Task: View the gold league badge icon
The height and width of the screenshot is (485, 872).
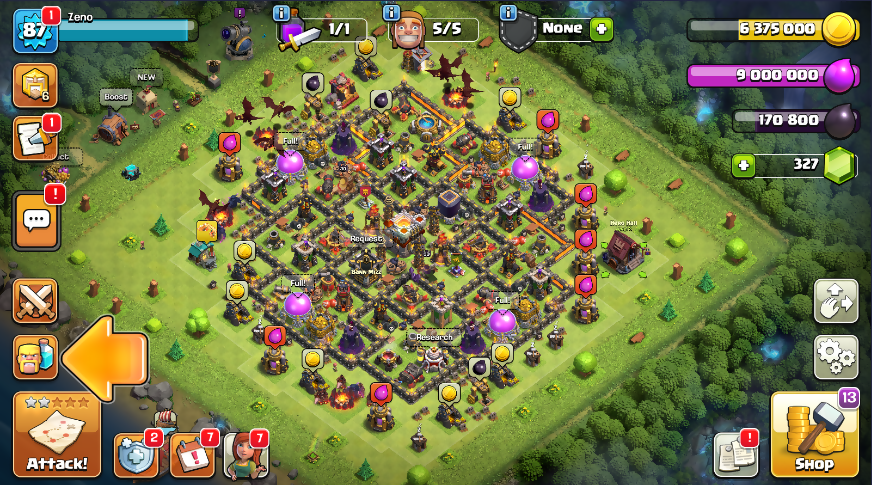Action: tap(33, 86)
